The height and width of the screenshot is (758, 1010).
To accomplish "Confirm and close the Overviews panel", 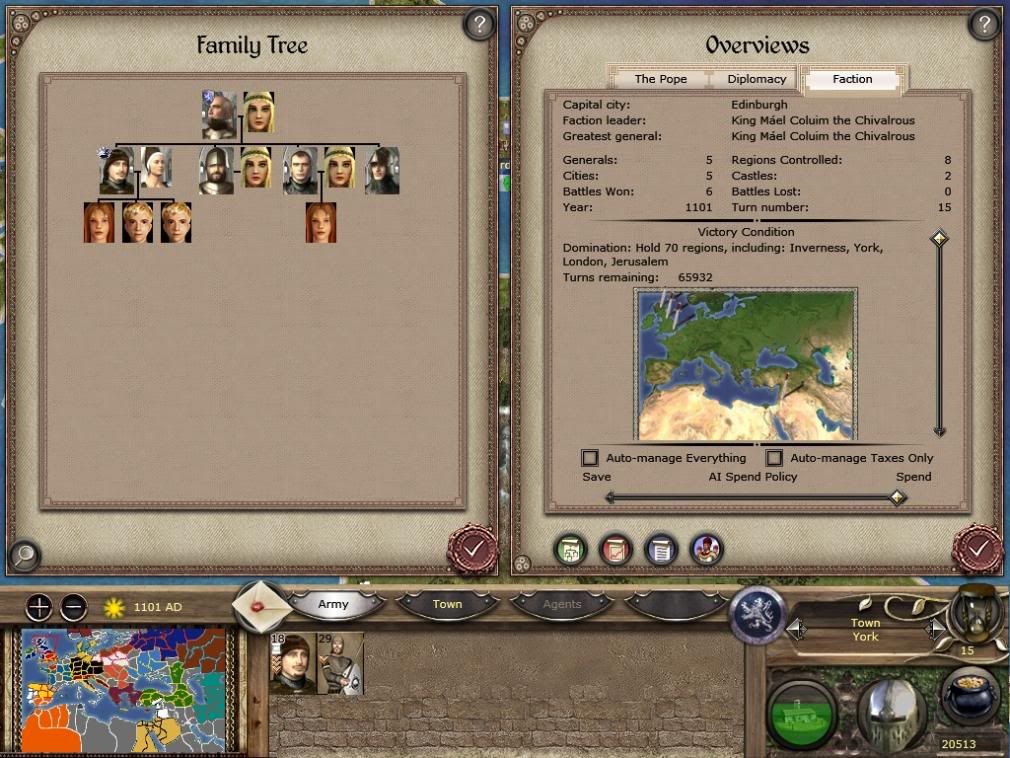I will 977,547.
